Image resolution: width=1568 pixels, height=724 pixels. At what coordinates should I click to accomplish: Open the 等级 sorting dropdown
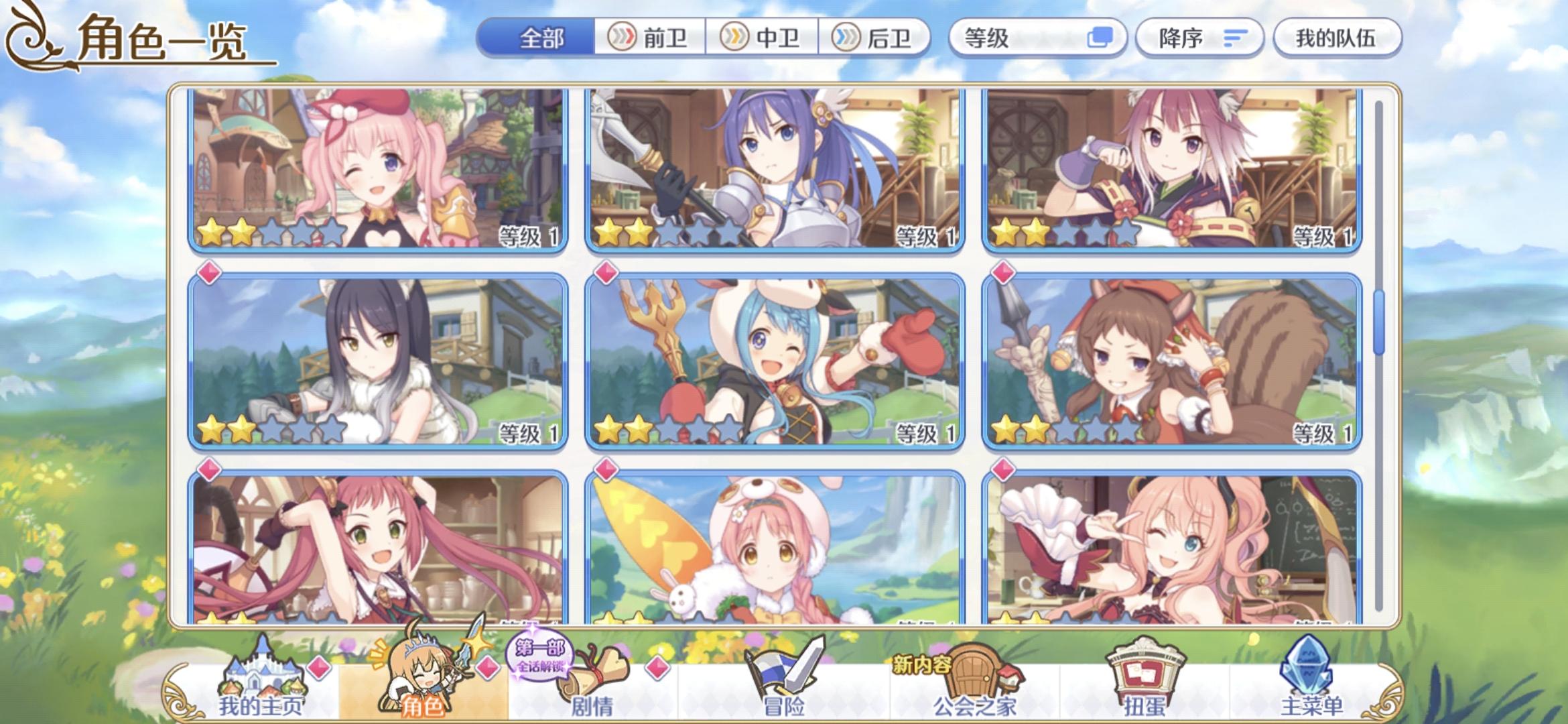pos(1032,38)
